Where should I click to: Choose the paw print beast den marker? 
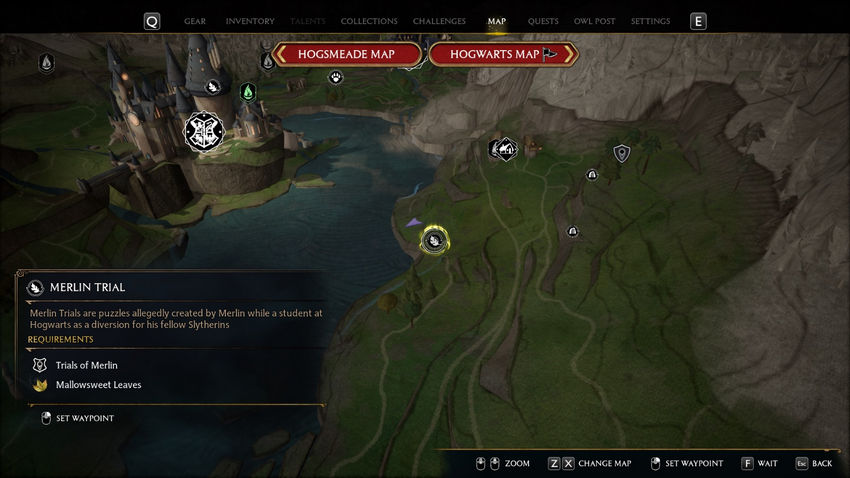pos(336,77)
